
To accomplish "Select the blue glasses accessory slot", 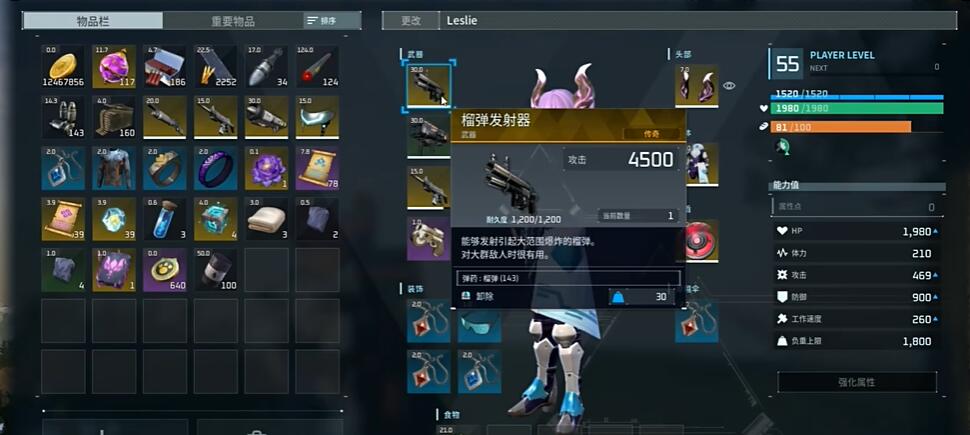I will (x=479, y=324).
